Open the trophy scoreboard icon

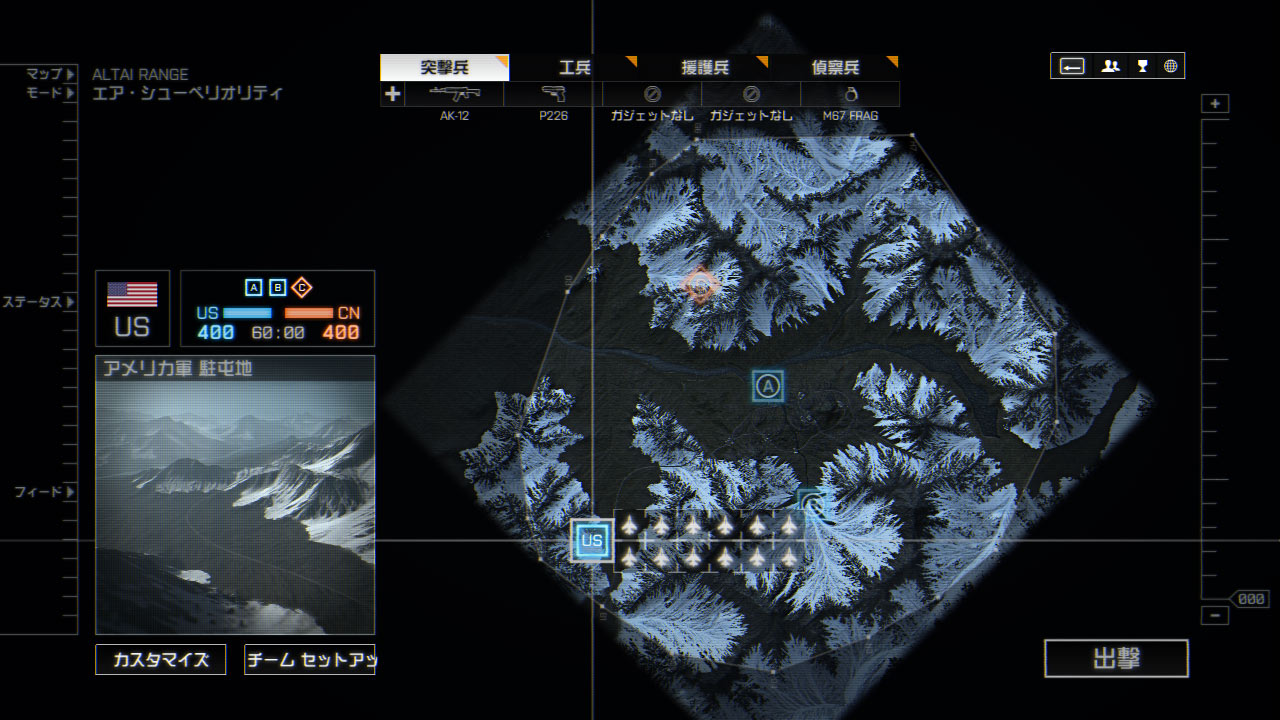click(x=1142, y=66)
